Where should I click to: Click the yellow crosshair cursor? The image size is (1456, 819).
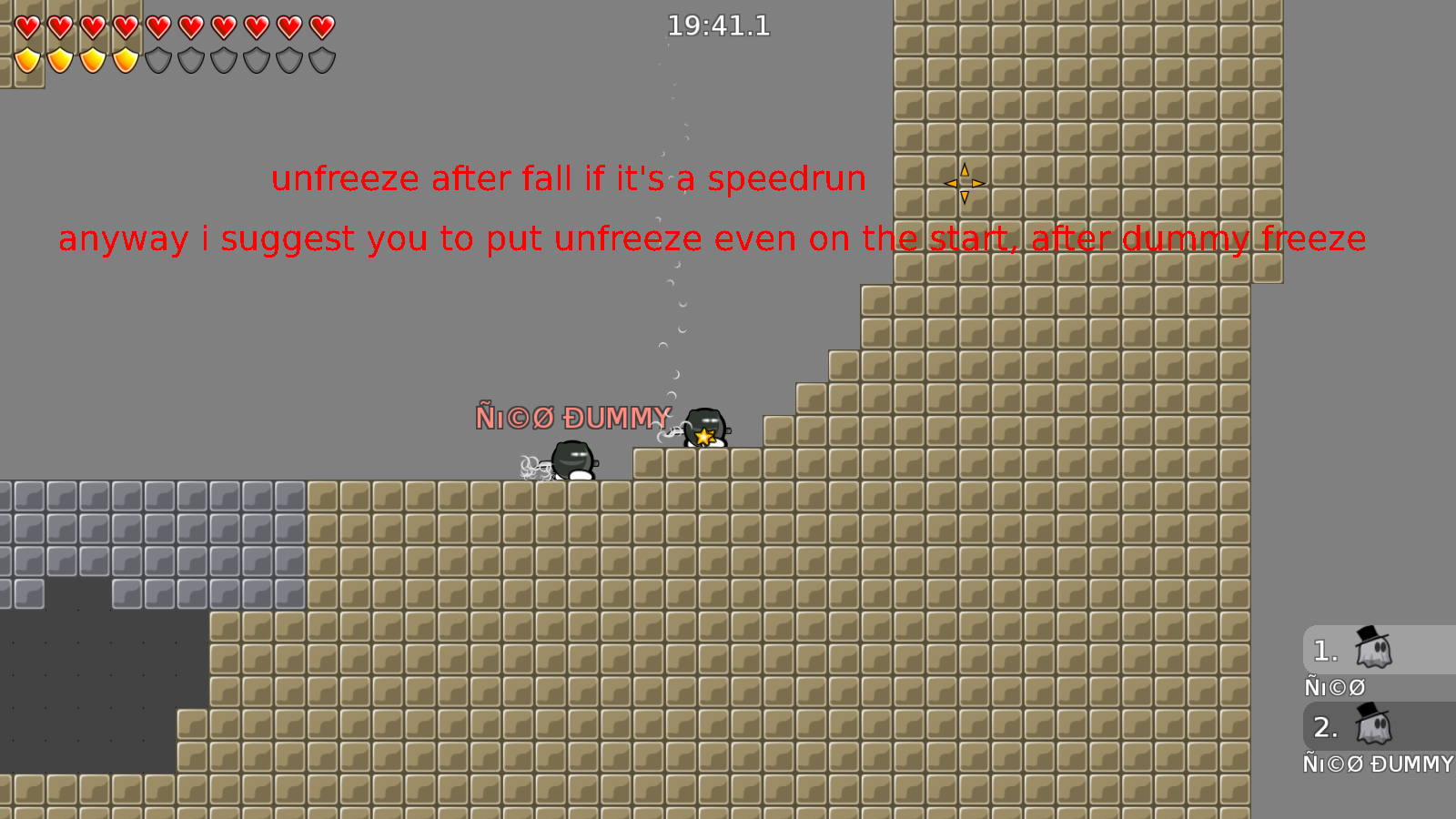click(x=964, y=183)
